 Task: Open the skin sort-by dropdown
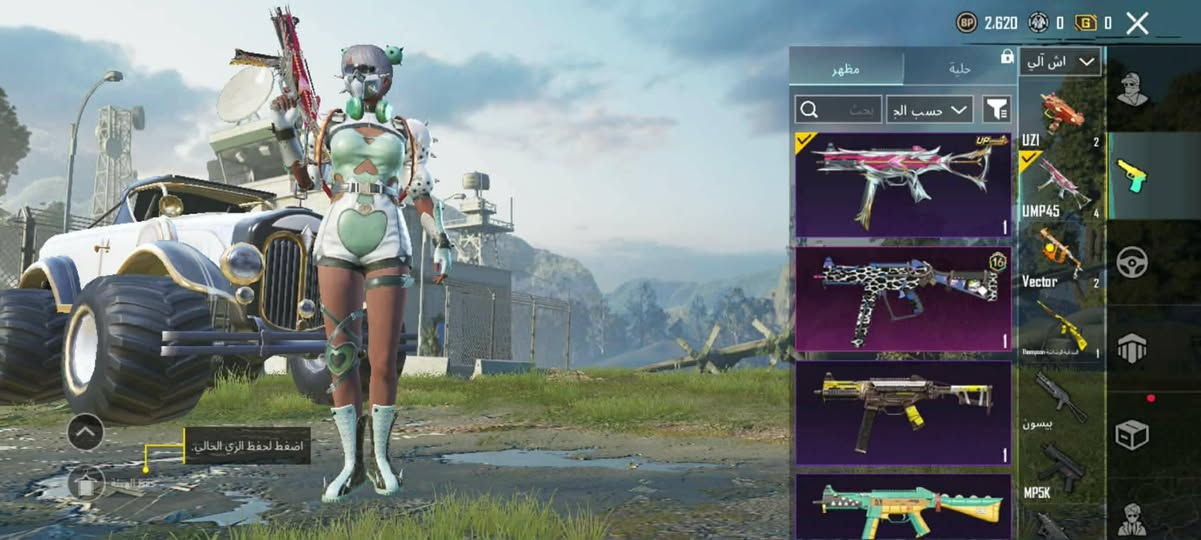pos(929,109)
